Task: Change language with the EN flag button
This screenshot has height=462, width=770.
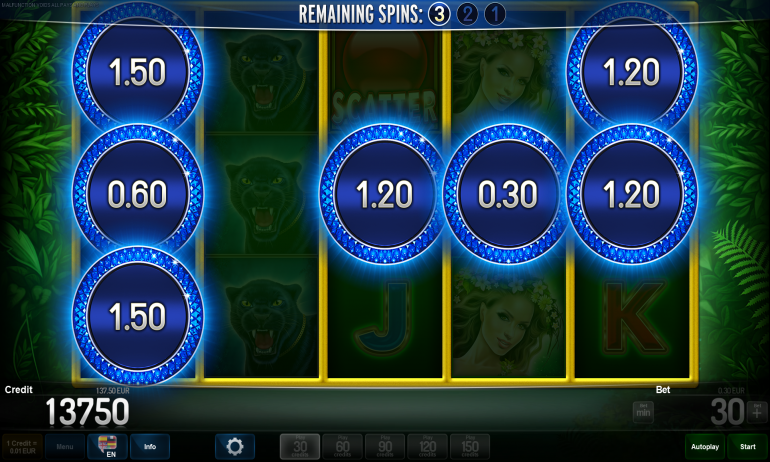Action: [x=107, y=446]
